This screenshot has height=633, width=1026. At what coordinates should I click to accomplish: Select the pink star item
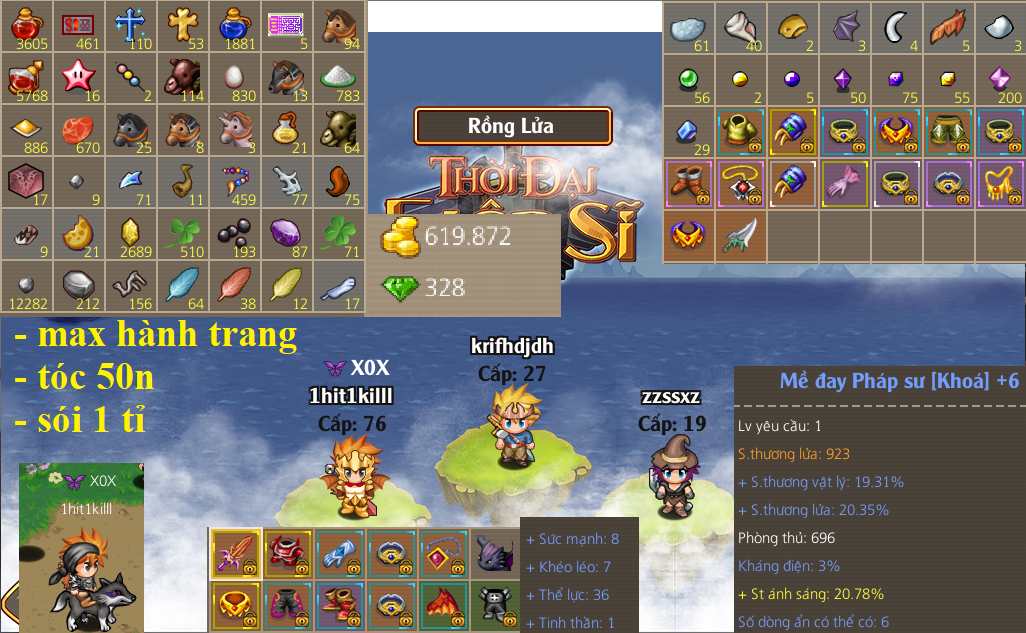78,78
